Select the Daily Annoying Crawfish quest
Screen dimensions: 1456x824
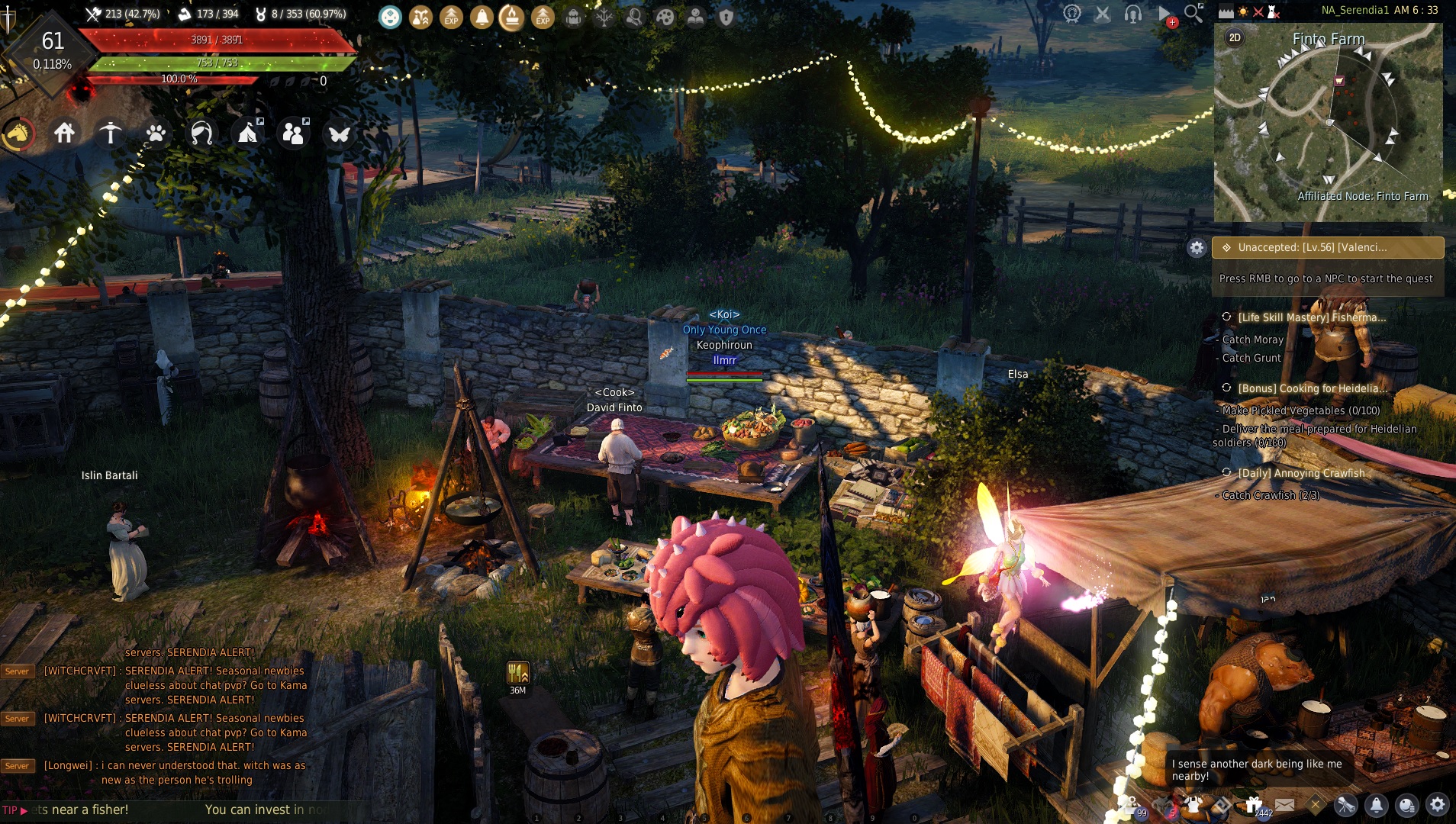(x=1301, y=473)
